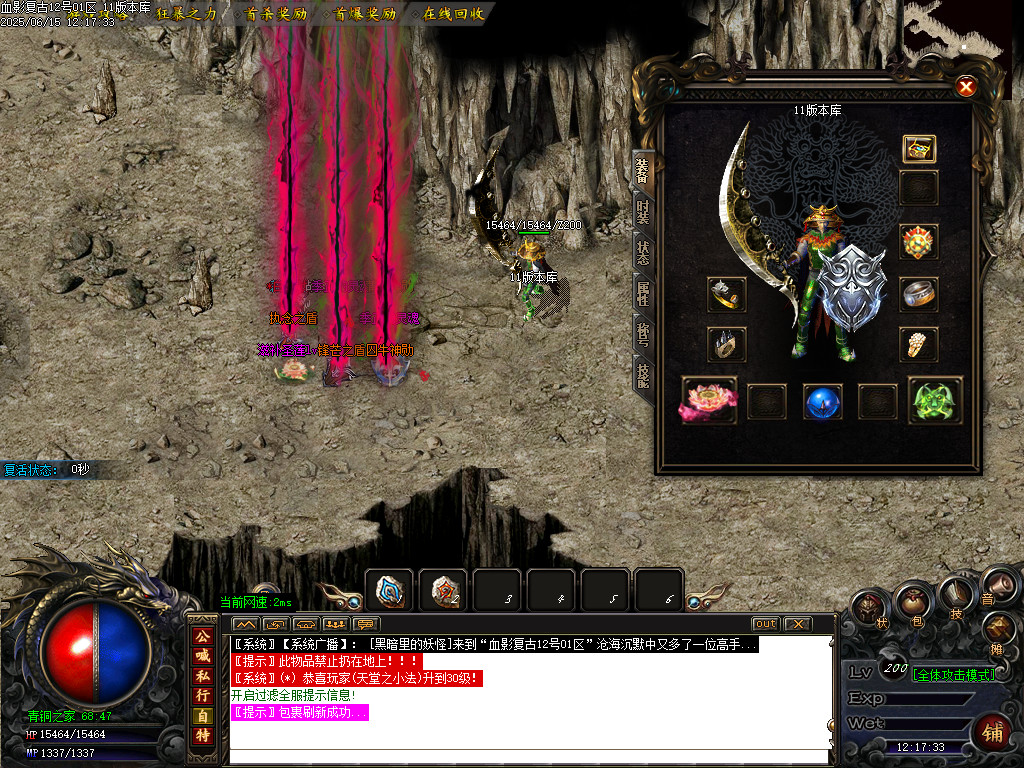Open the 首爆奖励 rewards menu

click(365, 14)
